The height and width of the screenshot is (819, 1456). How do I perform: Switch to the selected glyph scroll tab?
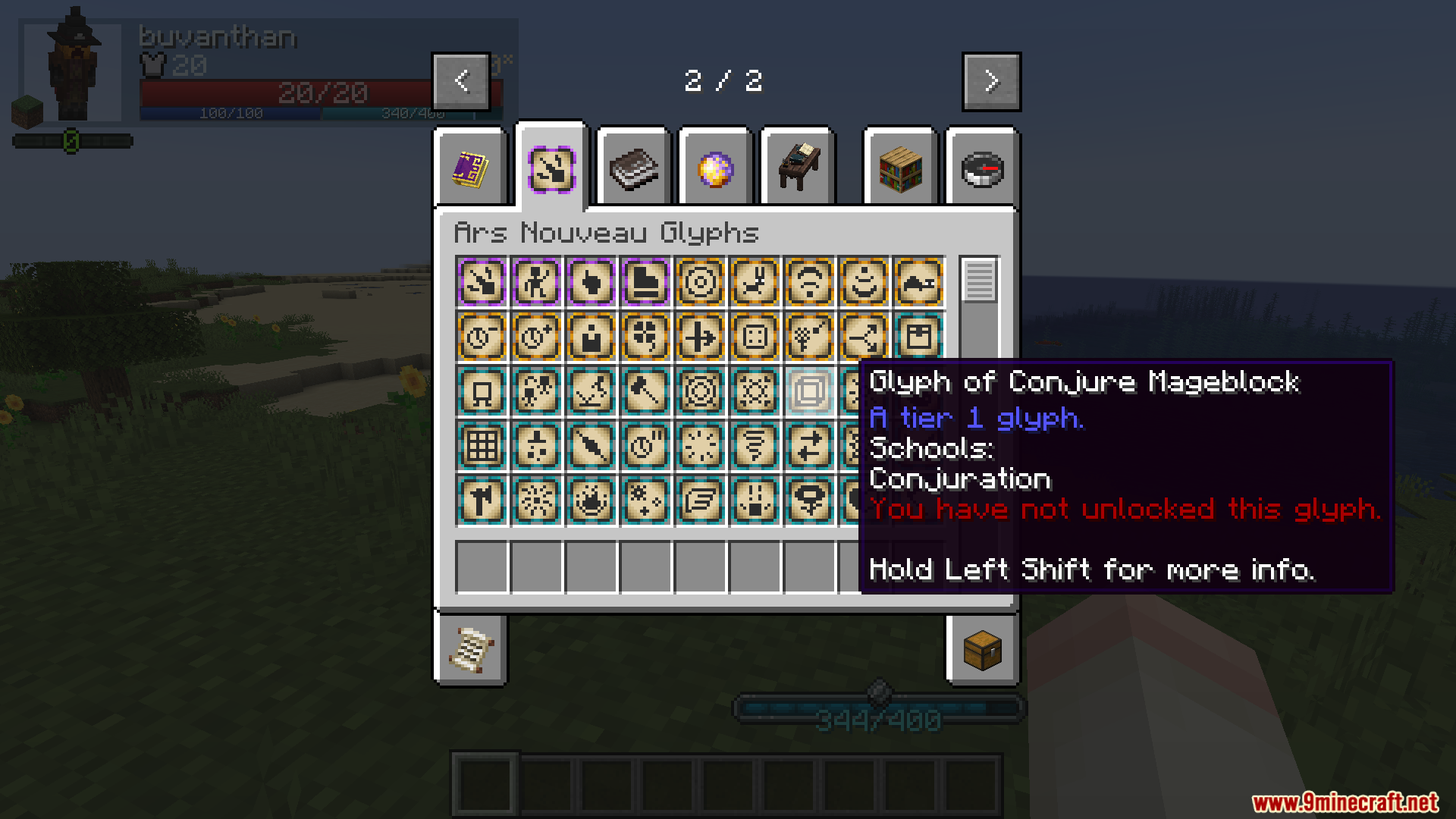coord(551,168)
